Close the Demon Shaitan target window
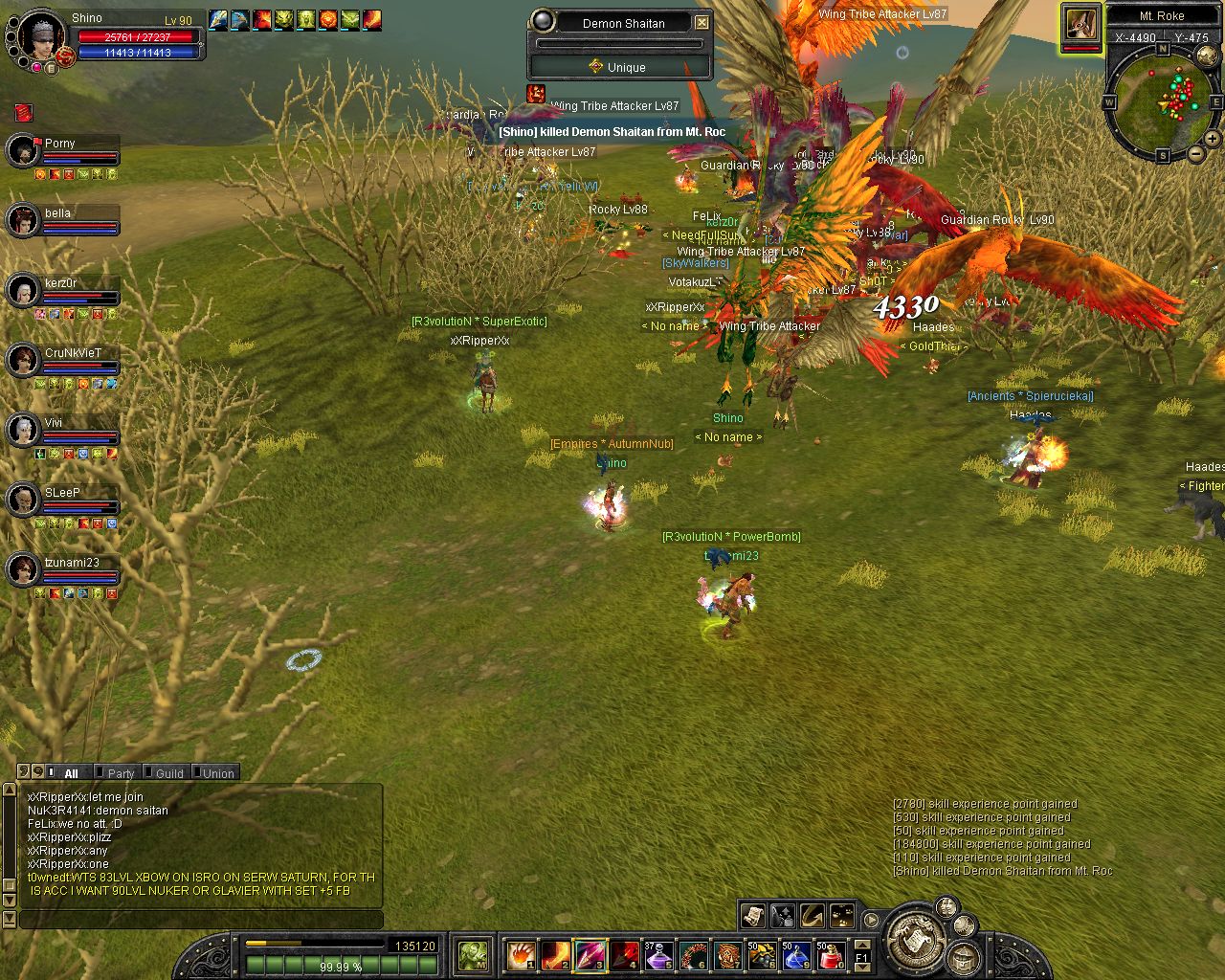Viewport: 1225px width, 980px height. pyautogui.click(x=702, y=22)
